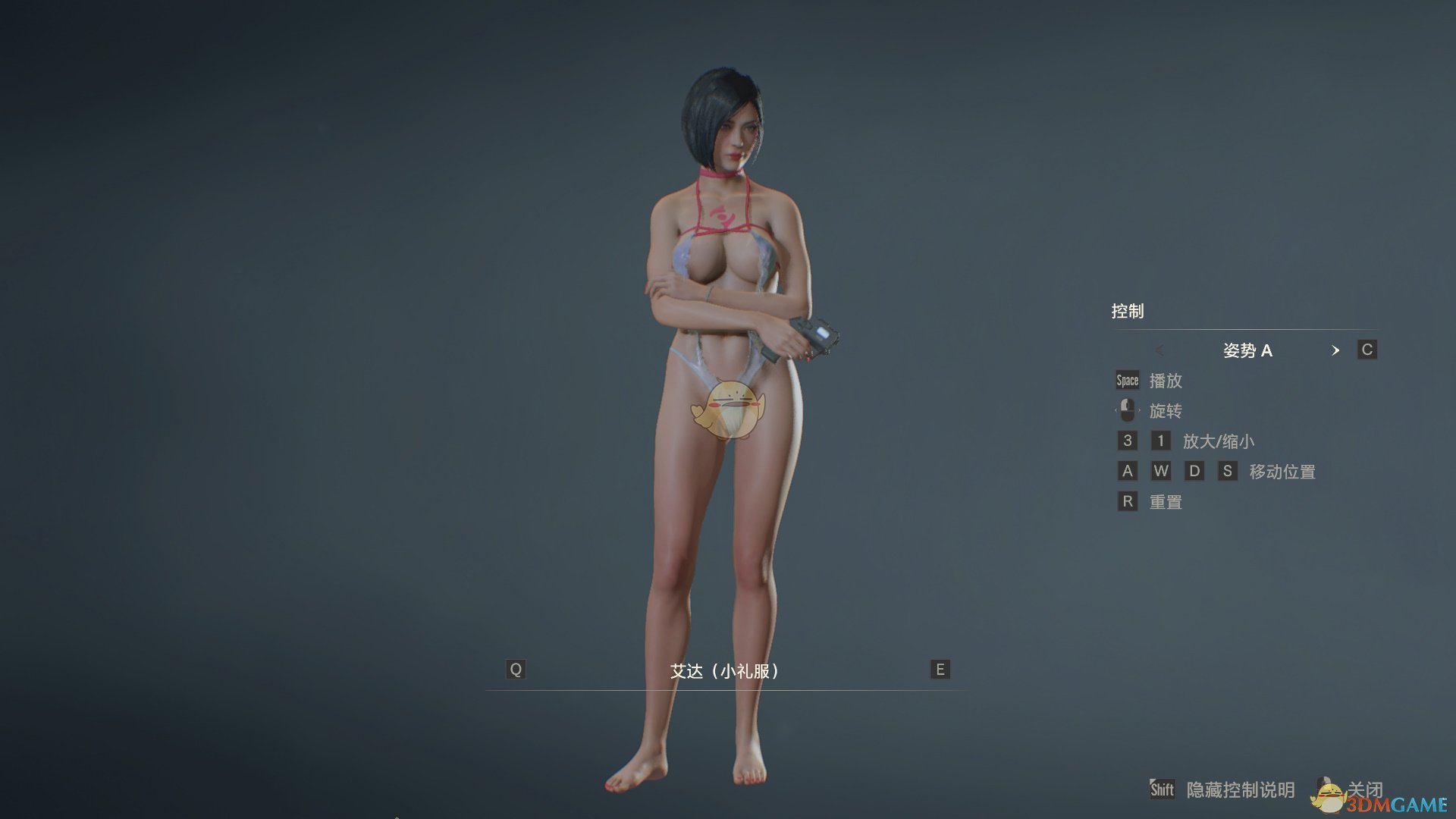Viewport: 1456px width, 819px height.
Task: Click the 艾达（小礼服）character name label
Action: click(x=724, y=670)
